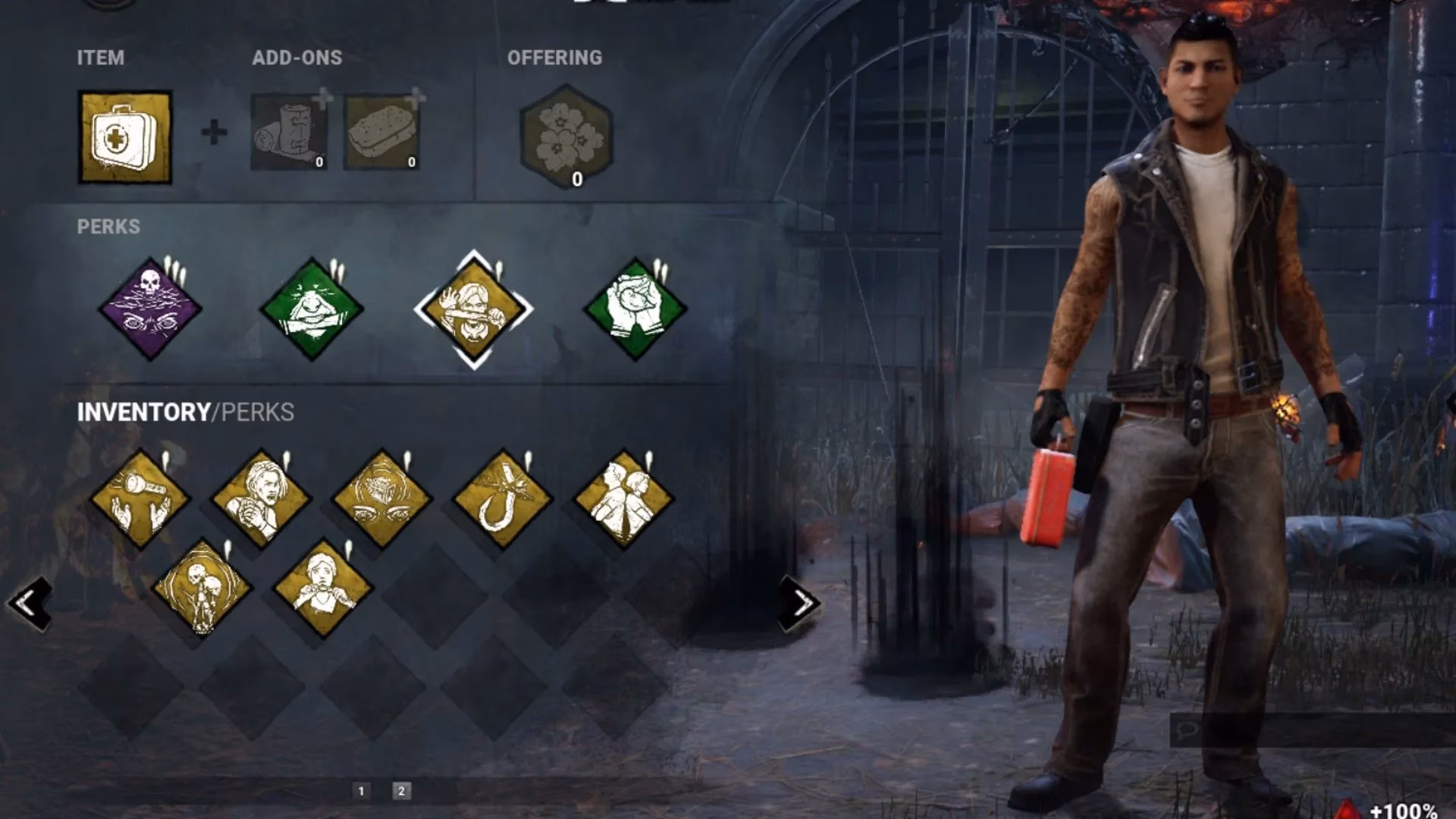Image resolution: width=1456 pixels, height=819 pixels.
Task: Go to the previous inventory page arrow
Action: point(30,604)
